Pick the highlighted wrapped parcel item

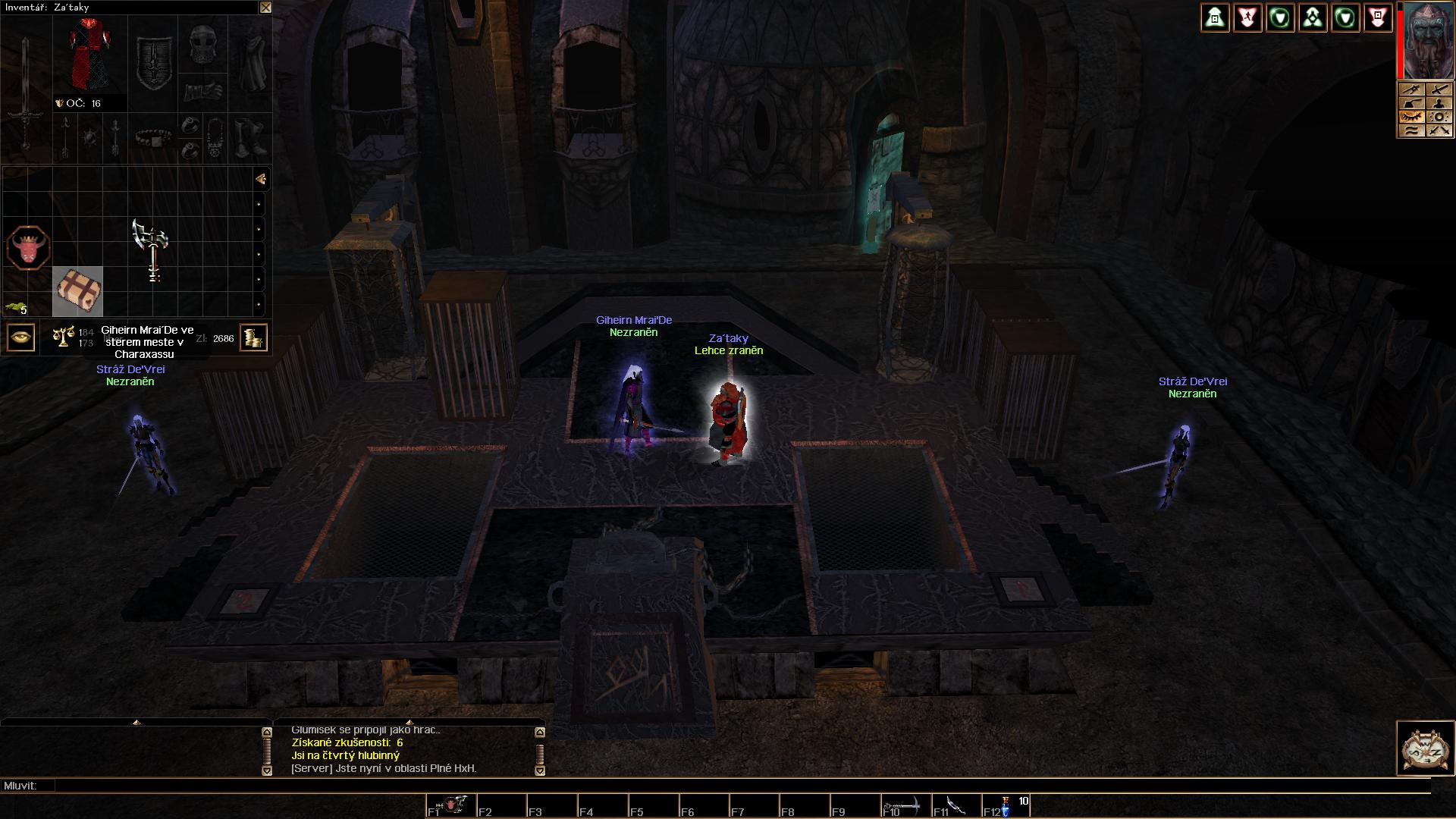(77, 291)
